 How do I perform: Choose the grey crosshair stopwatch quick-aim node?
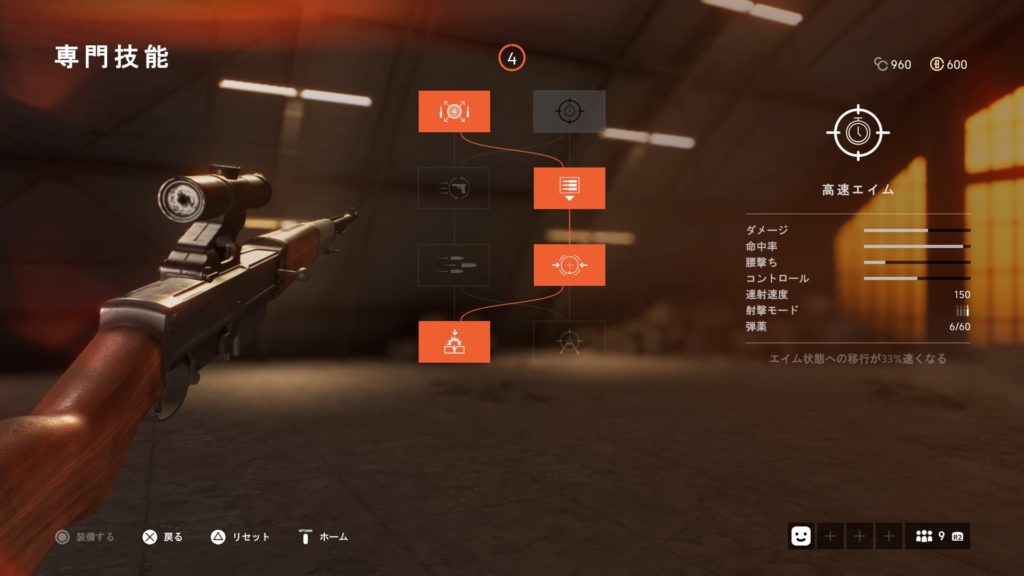tap(569, 111)
